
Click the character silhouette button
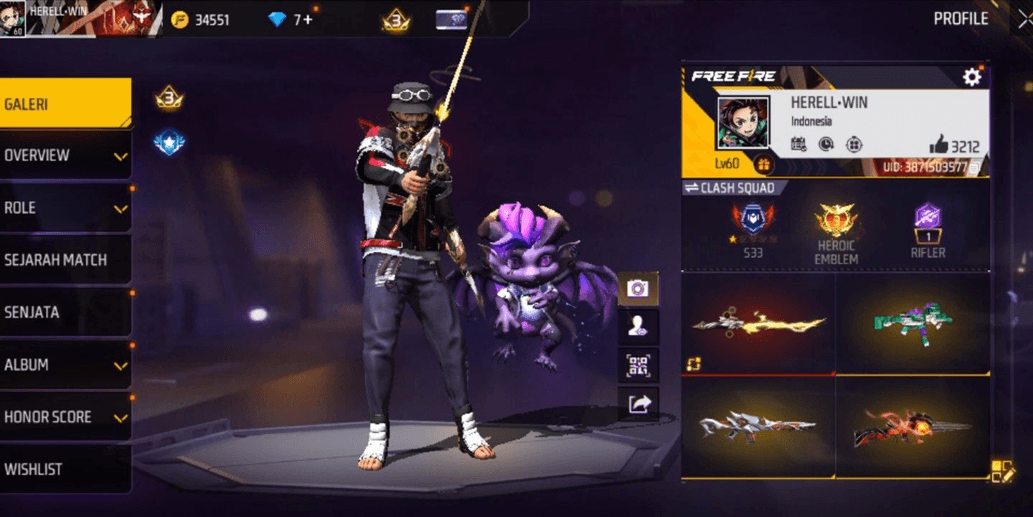(x=638, y=326)
